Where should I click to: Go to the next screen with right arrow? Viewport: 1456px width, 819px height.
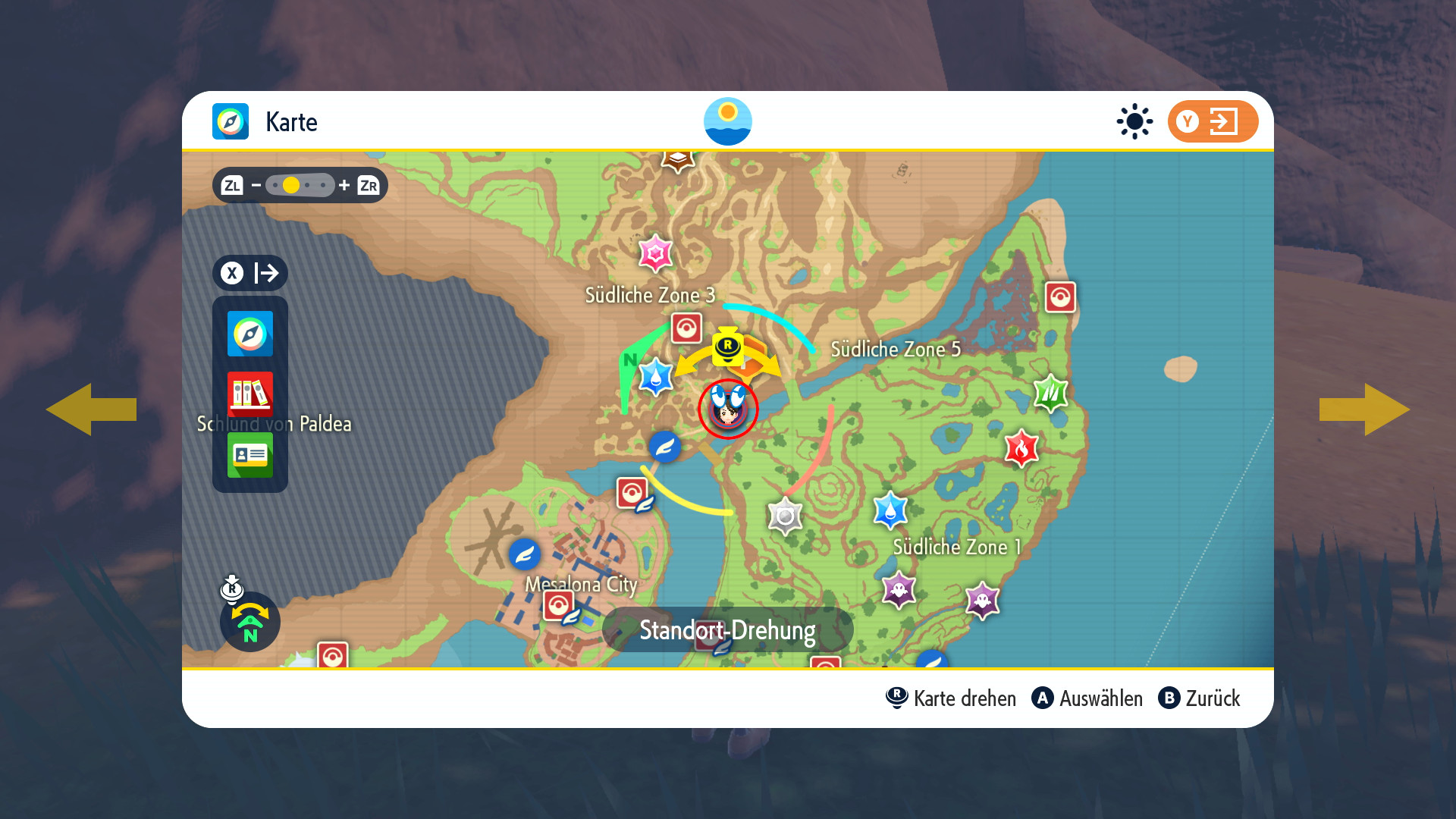(x=1365, y=409)
